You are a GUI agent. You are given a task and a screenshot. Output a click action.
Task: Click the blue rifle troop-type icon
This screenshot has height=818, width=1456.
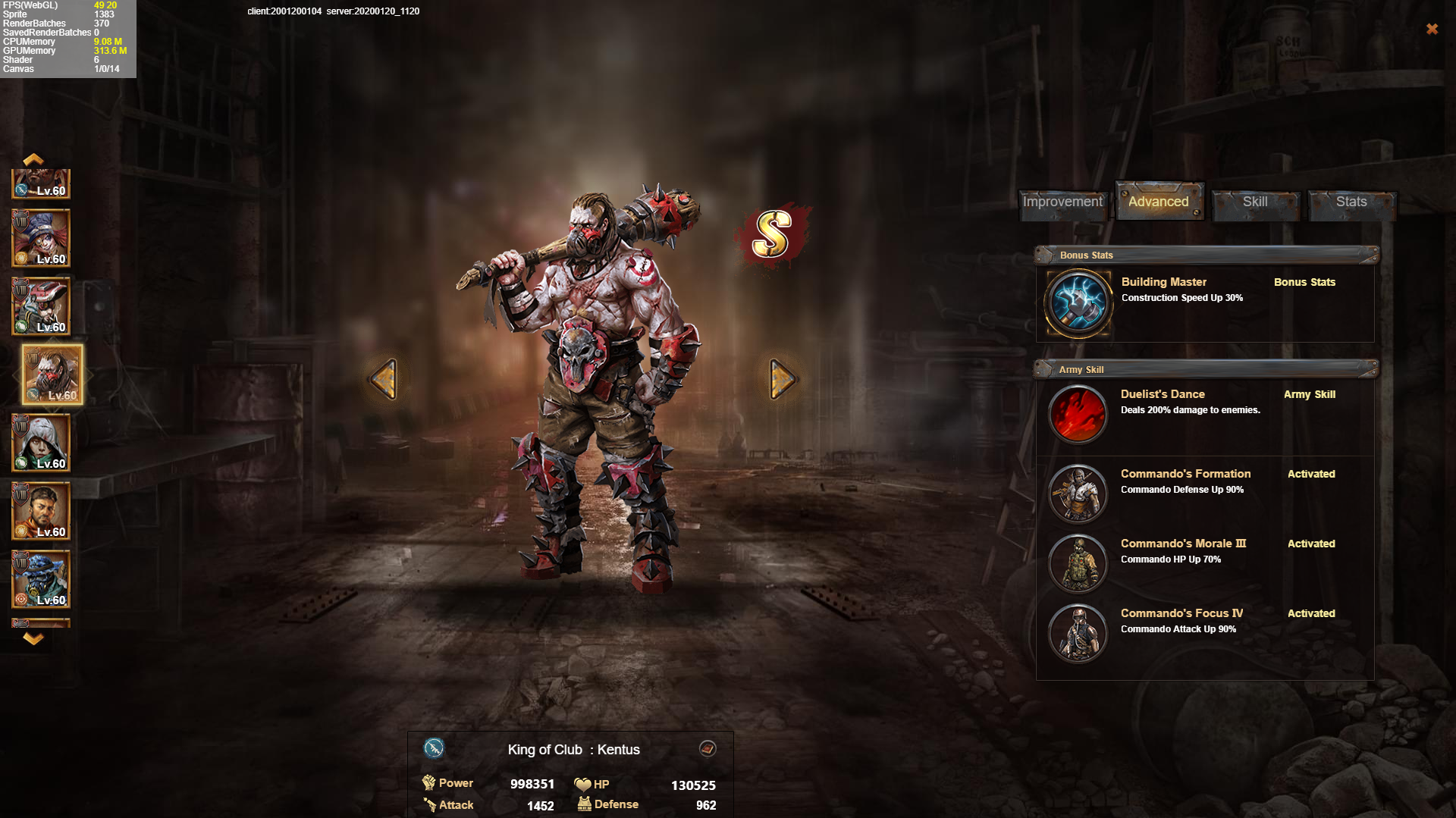click(434, 749)
